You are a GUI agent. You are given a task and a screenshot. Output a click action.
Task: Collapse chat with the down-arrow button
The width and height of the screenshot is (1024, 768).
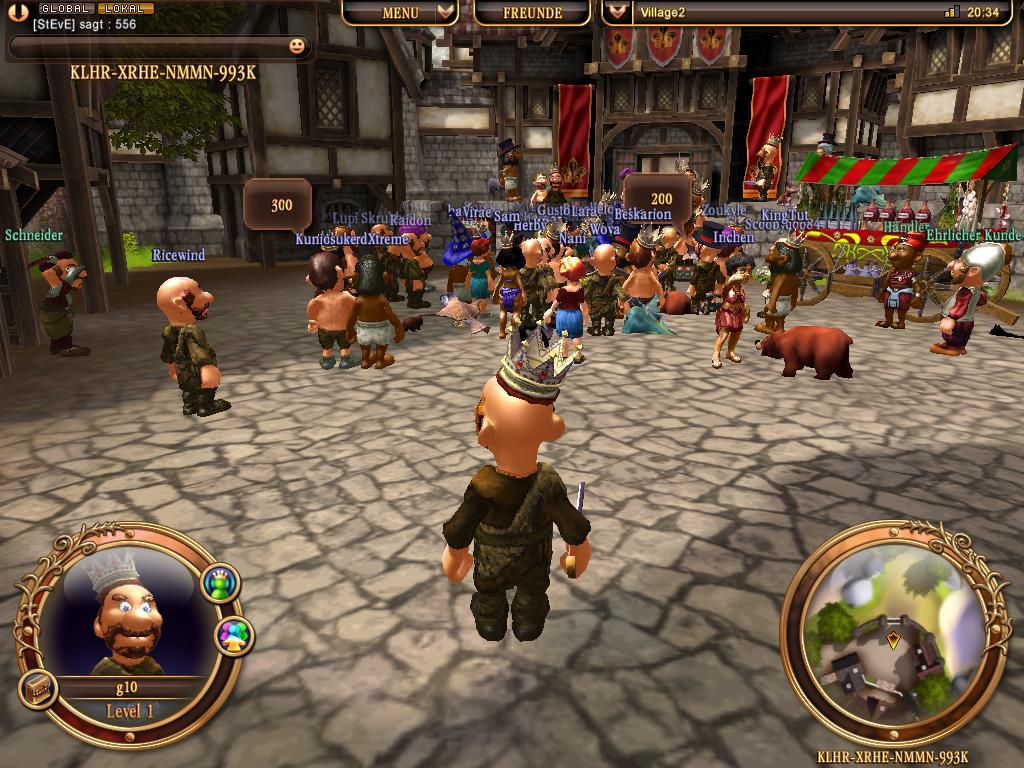coord(17,15)
